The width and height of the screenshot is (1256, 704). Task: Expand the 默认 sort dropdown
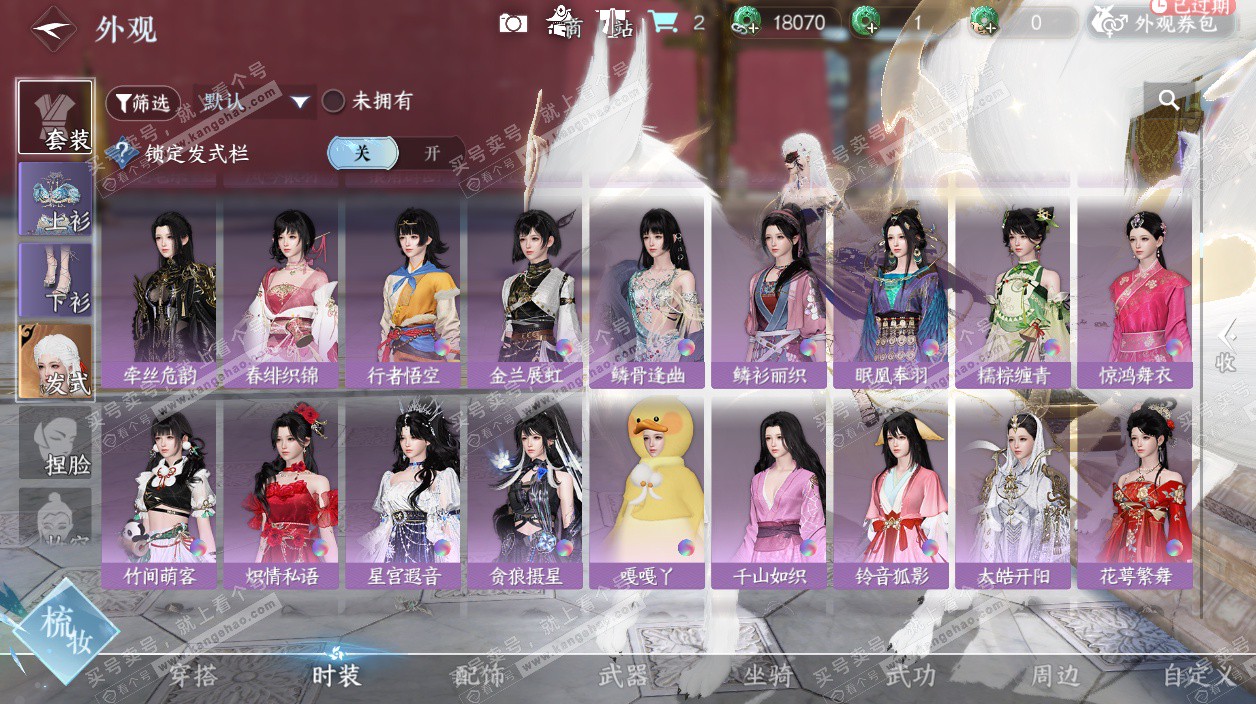(255, 102)
